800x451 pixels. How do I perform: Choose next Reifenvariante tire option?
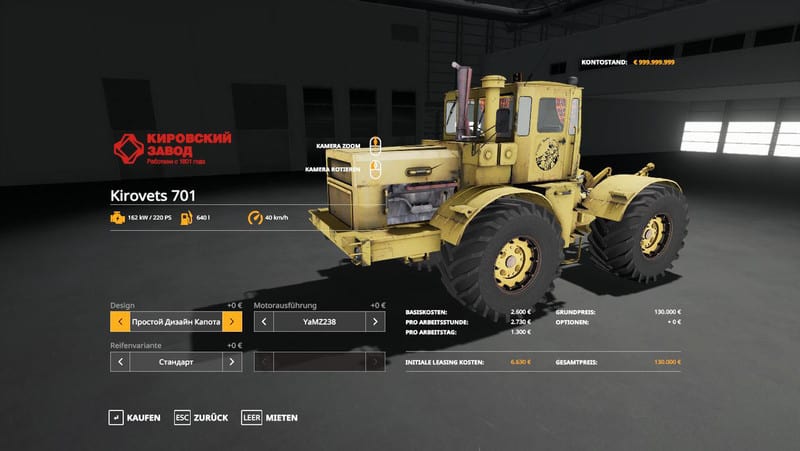232,362
